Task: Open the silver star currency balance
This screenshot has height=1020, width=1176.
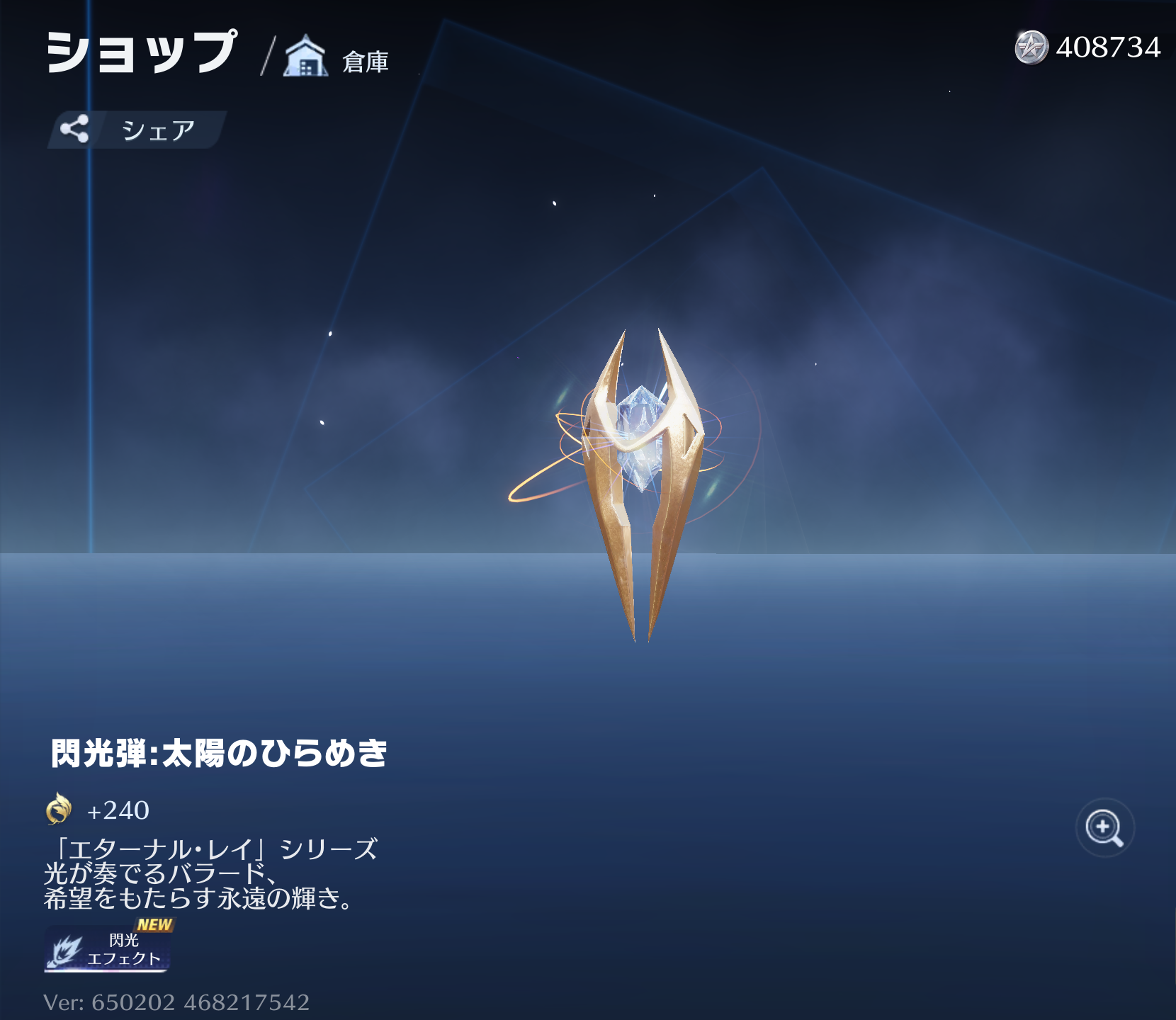Action: pos(1087,47)
